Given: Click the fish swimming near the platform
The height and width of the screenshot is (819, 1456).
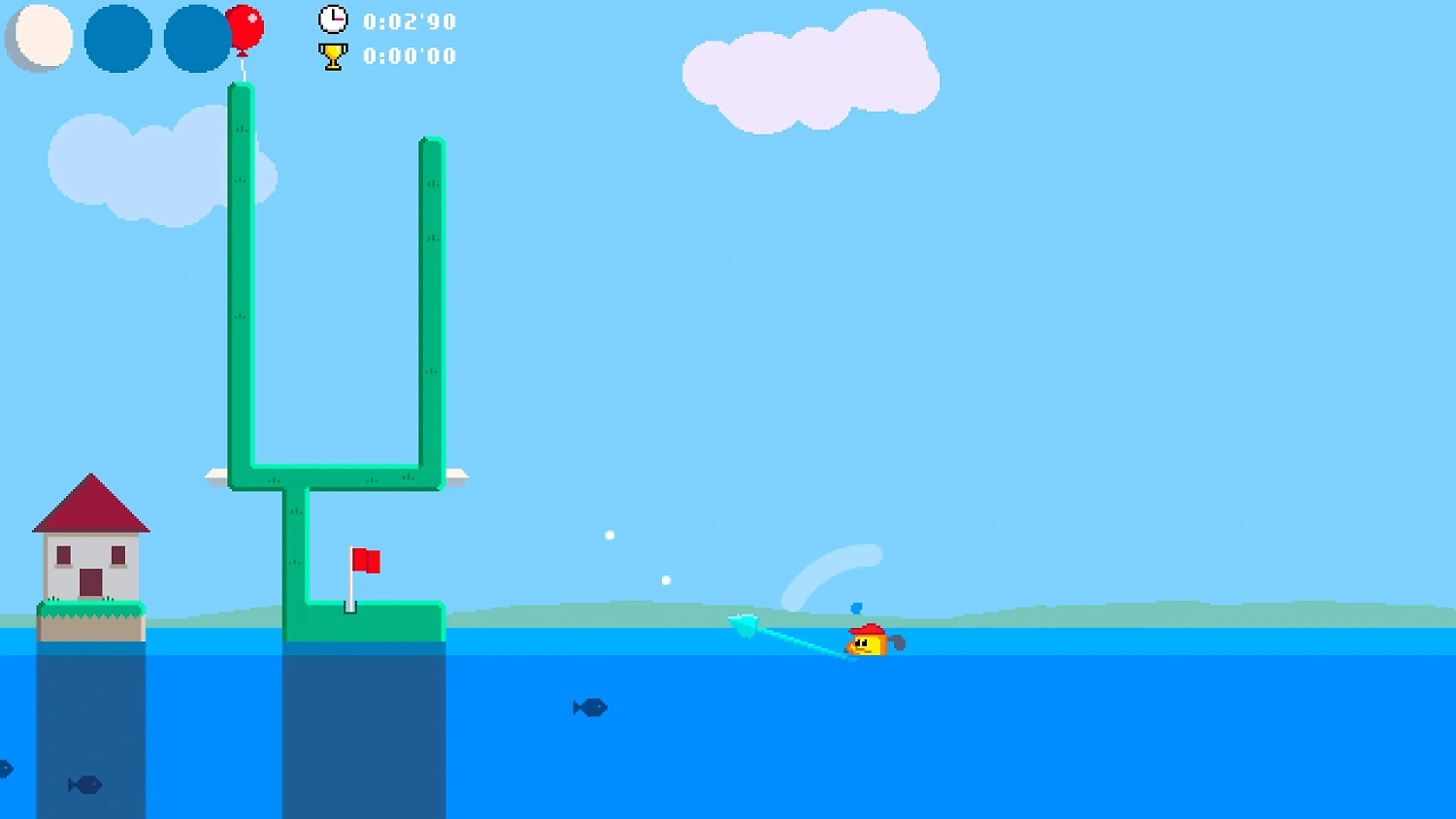Looking at the screenshot, I should (590, 707).
